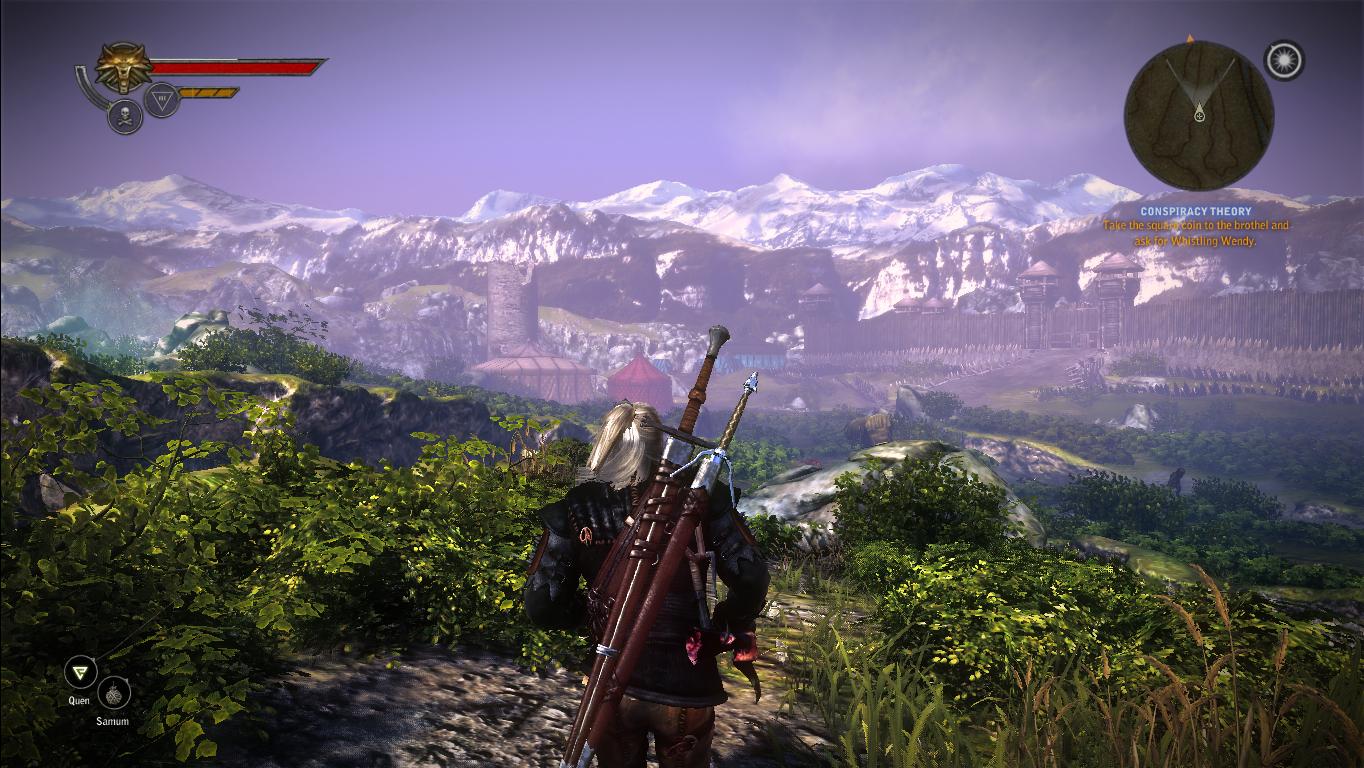
Task: Open the Conspiracy Theory quest tracker
Action: pyautogui.click(x=1196, y=212)
